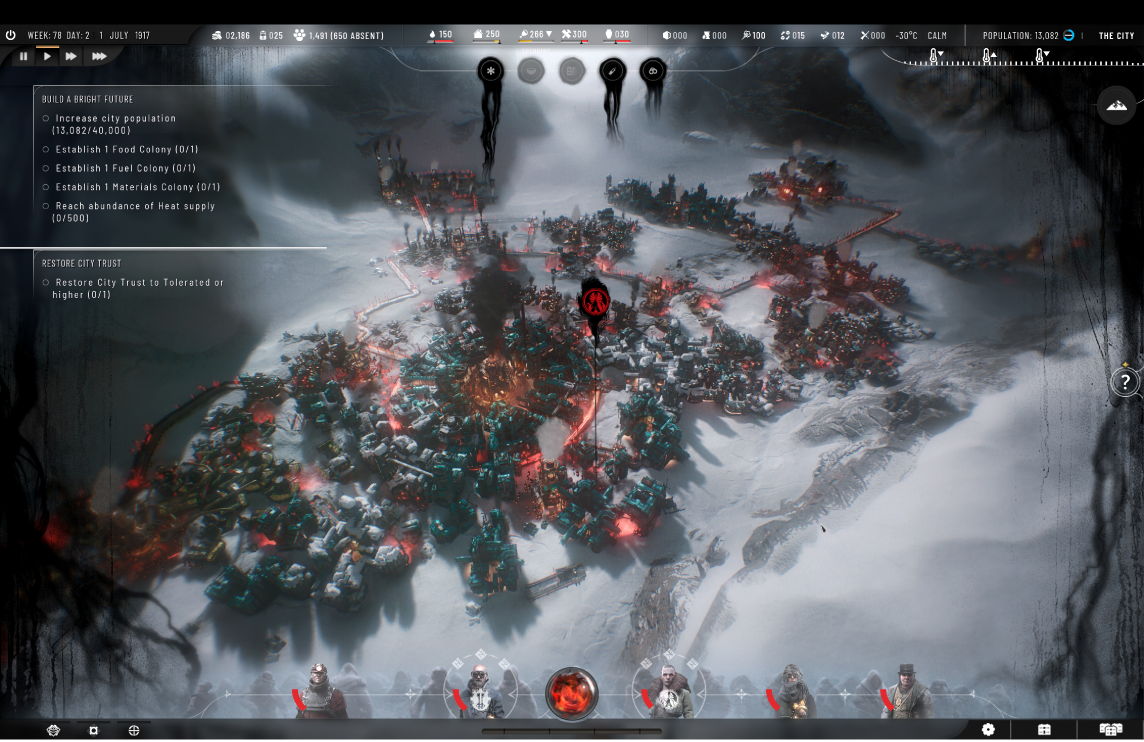
Task: Click the crosshair circle icon in the bottom bar
Action: tap(134, 730)
